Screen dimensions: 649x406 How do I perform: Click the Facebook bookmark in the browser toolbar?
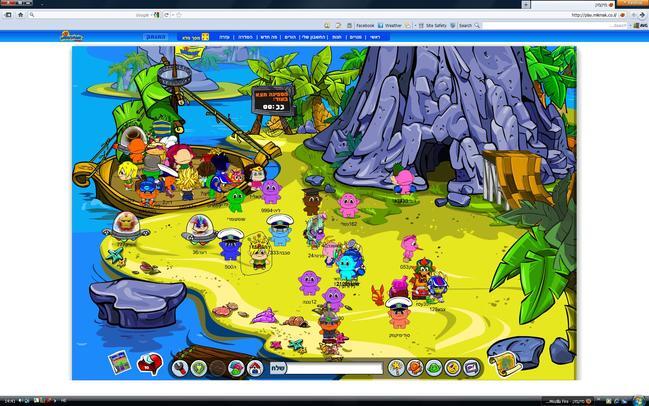pos(363,25)
